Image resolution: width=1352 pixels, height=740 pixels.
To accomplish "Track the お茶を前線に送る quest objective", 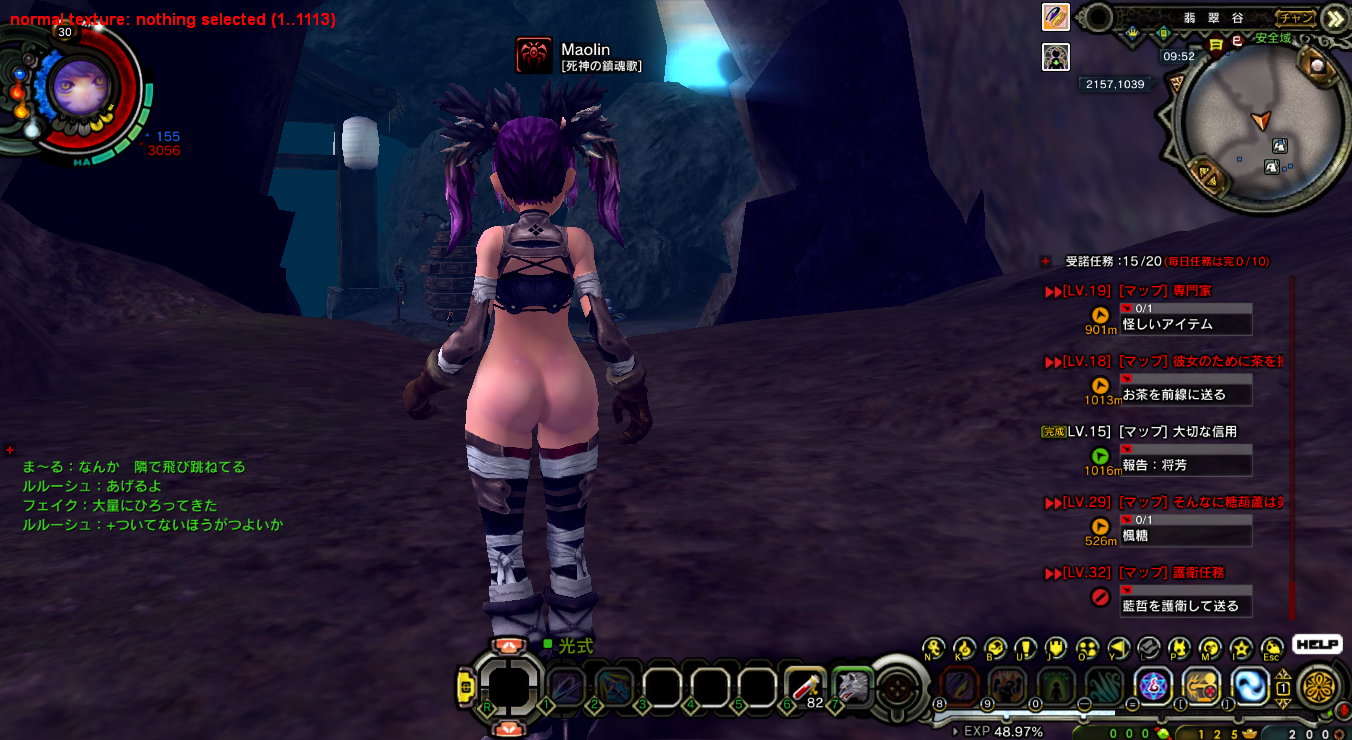I will [1186, 395].
